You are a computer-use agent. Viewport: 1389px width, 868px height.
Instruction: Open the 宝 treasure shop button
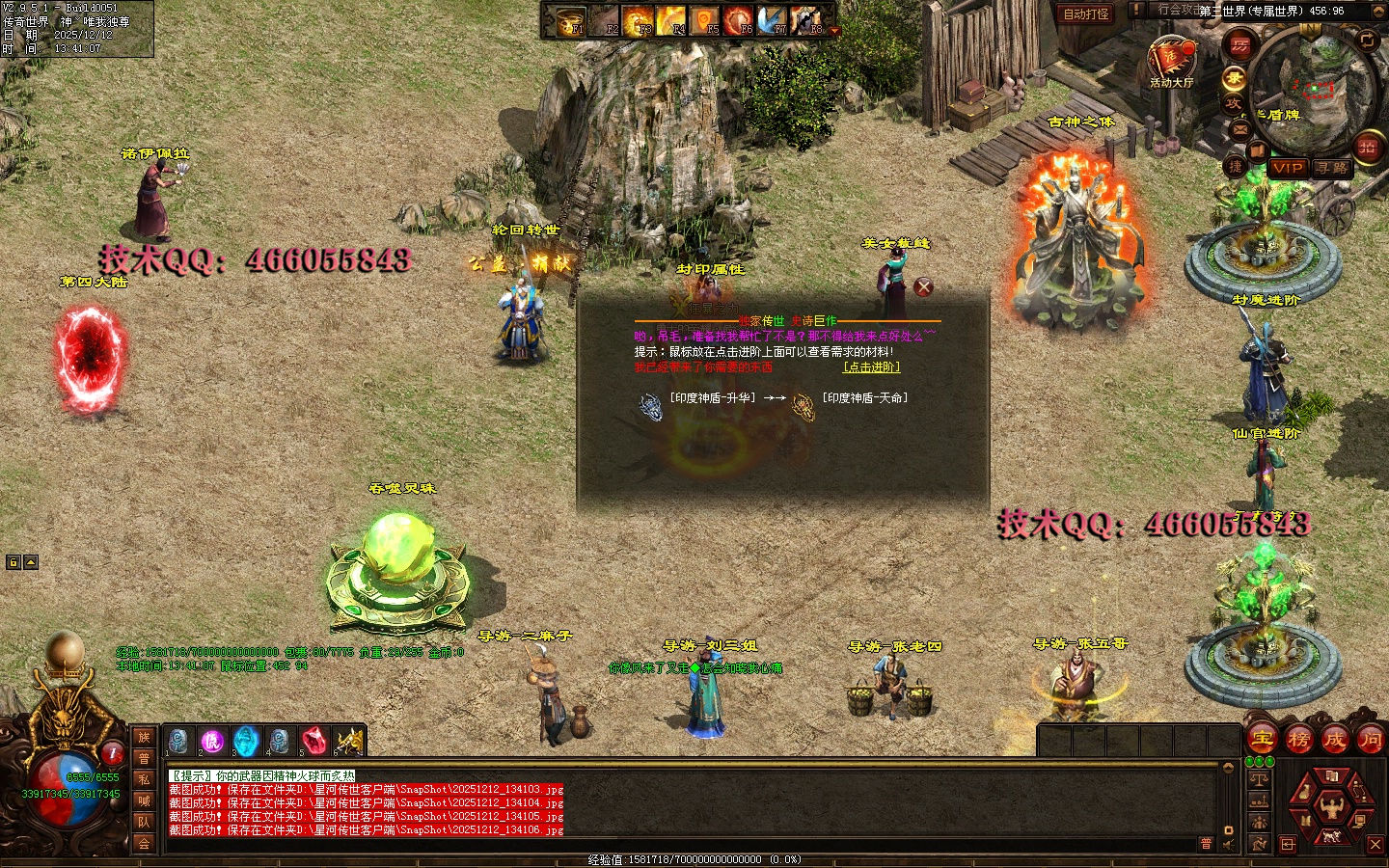point(1262,740)
